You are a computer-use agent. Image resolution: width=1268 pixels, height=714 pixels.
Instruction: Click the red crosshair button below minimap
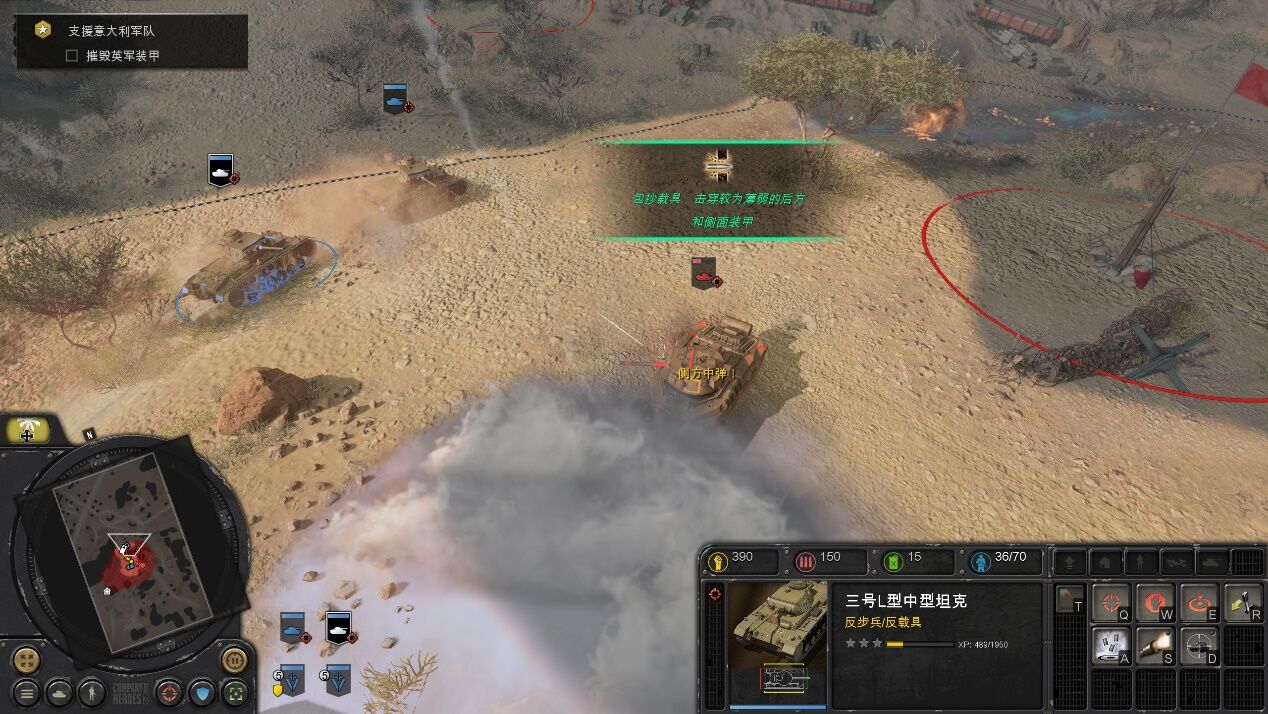click(x=169, y=692)
